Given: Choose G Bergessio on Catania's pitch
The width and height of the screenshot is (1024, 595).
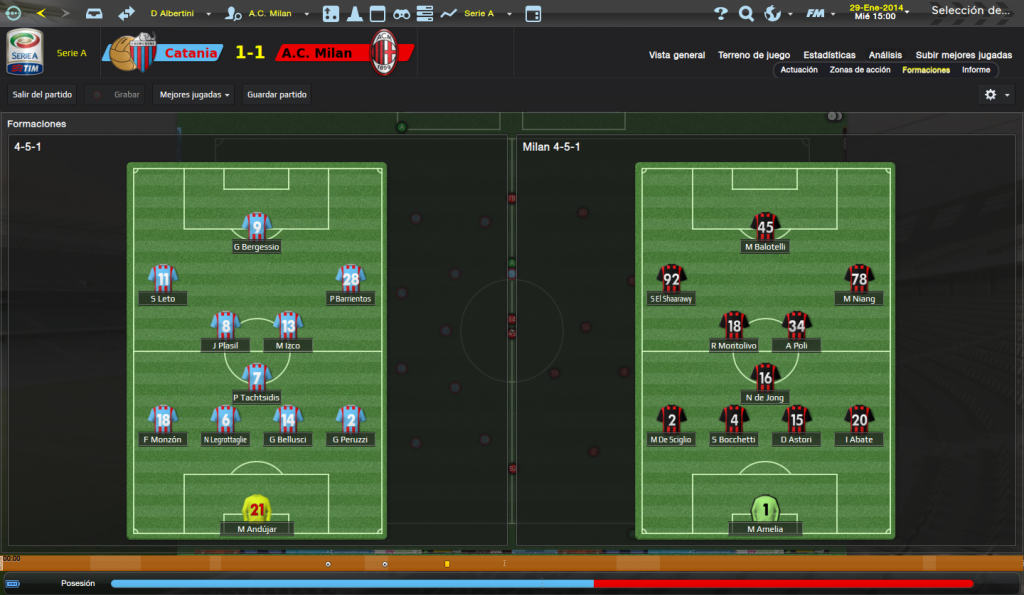Looking at the screenshot, I should tap(257, 228).
